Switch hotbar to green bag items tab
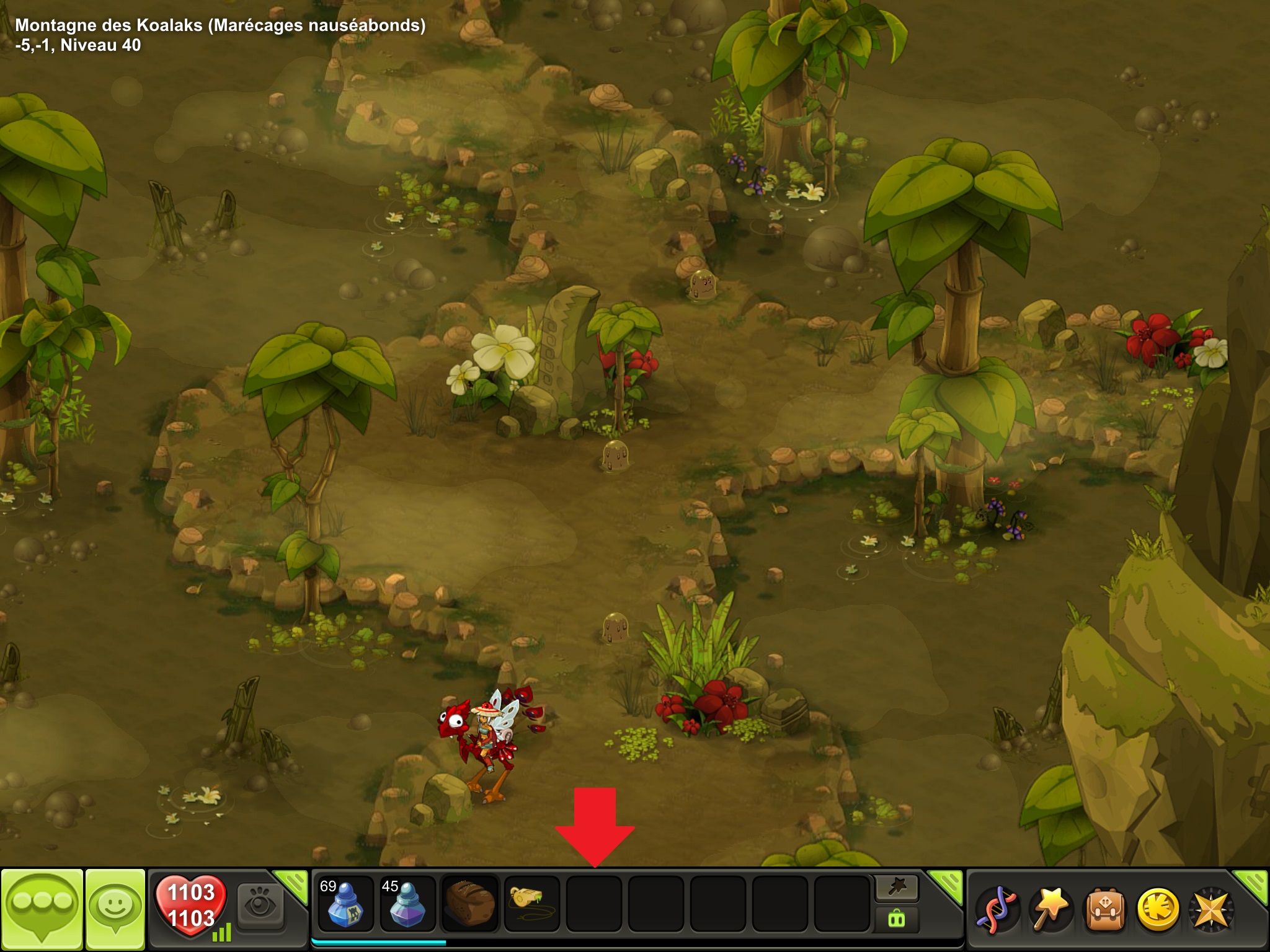Viewport: 1270px width, 952px height. pos(897,919)
